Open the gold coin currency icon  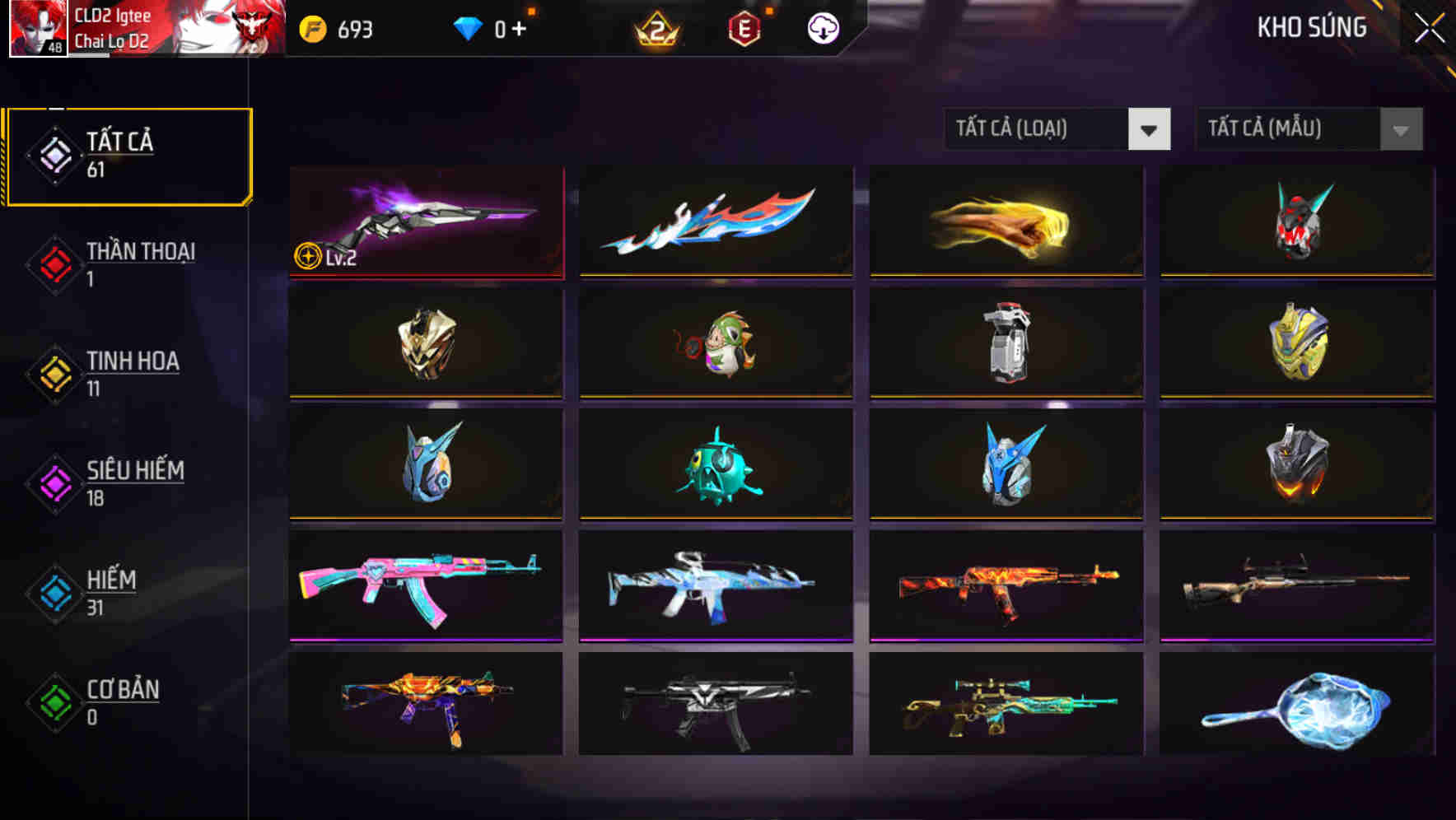pyautogui.click(x=311, y=27)
